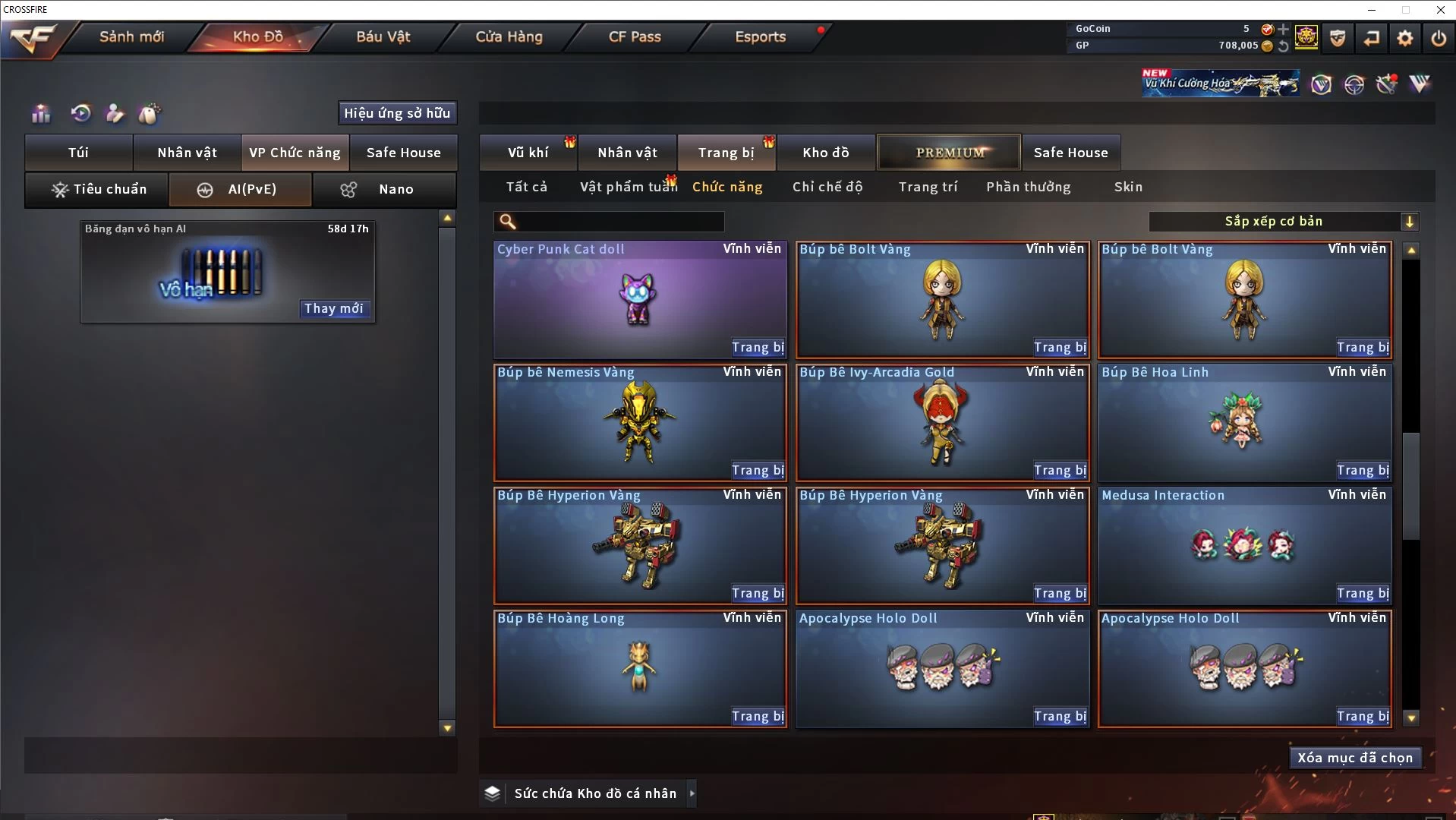
Task: Show the Skin subcategory
Action: (1128, 187)
